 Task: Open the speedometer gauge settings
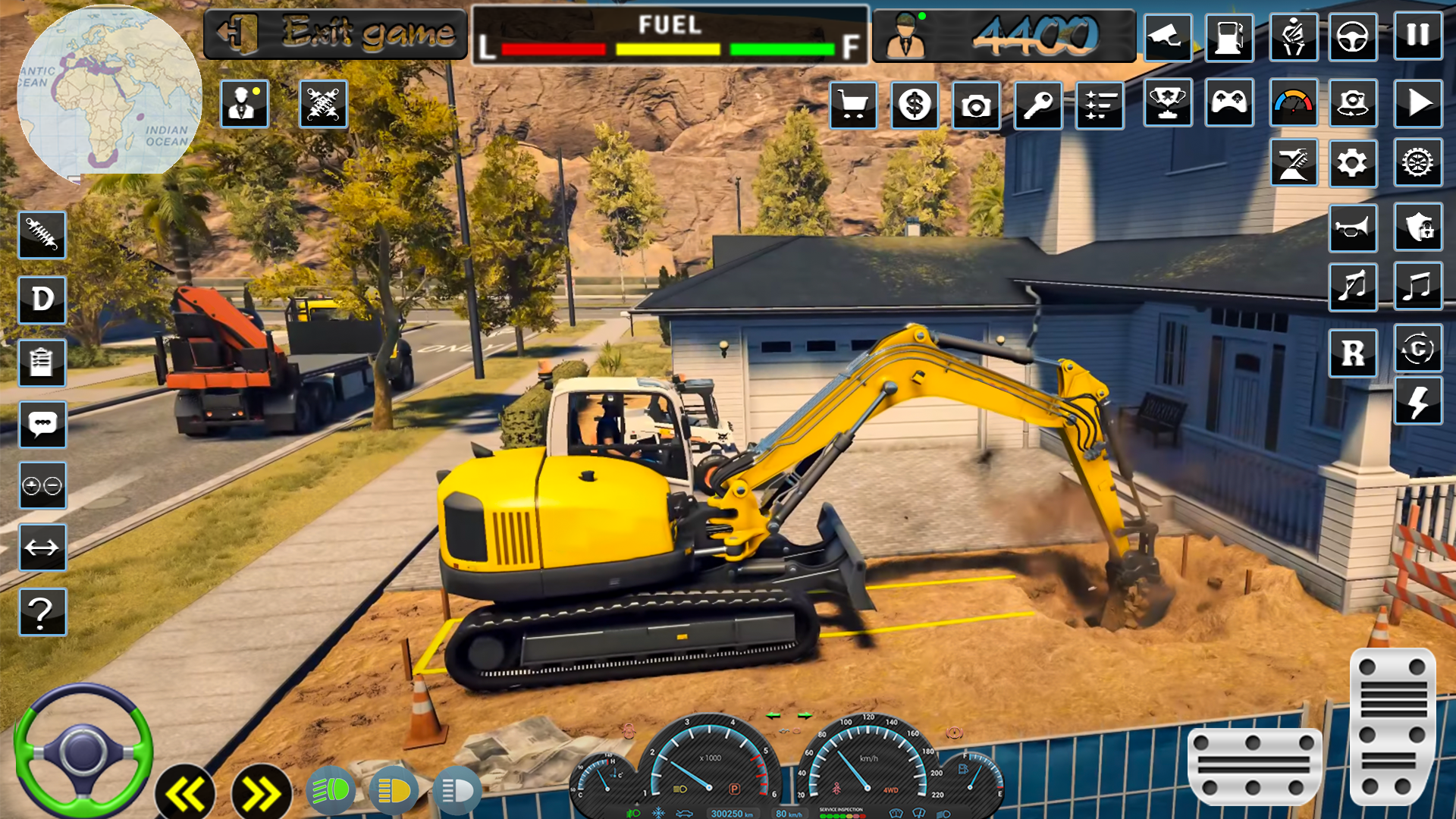(1293, 105)
